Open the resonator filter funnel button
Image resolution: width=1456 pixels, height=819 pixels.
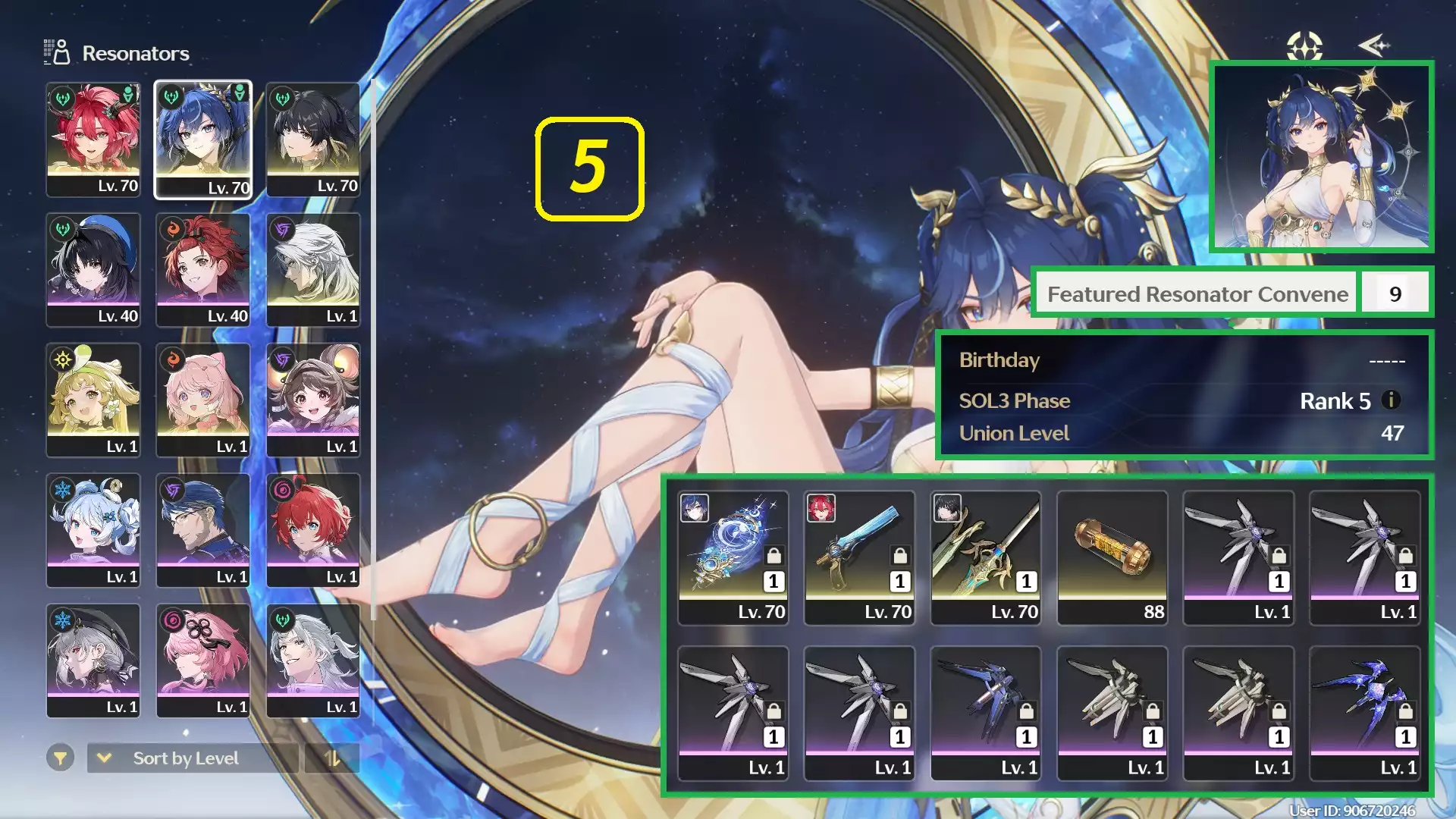(x=60, y=758)
